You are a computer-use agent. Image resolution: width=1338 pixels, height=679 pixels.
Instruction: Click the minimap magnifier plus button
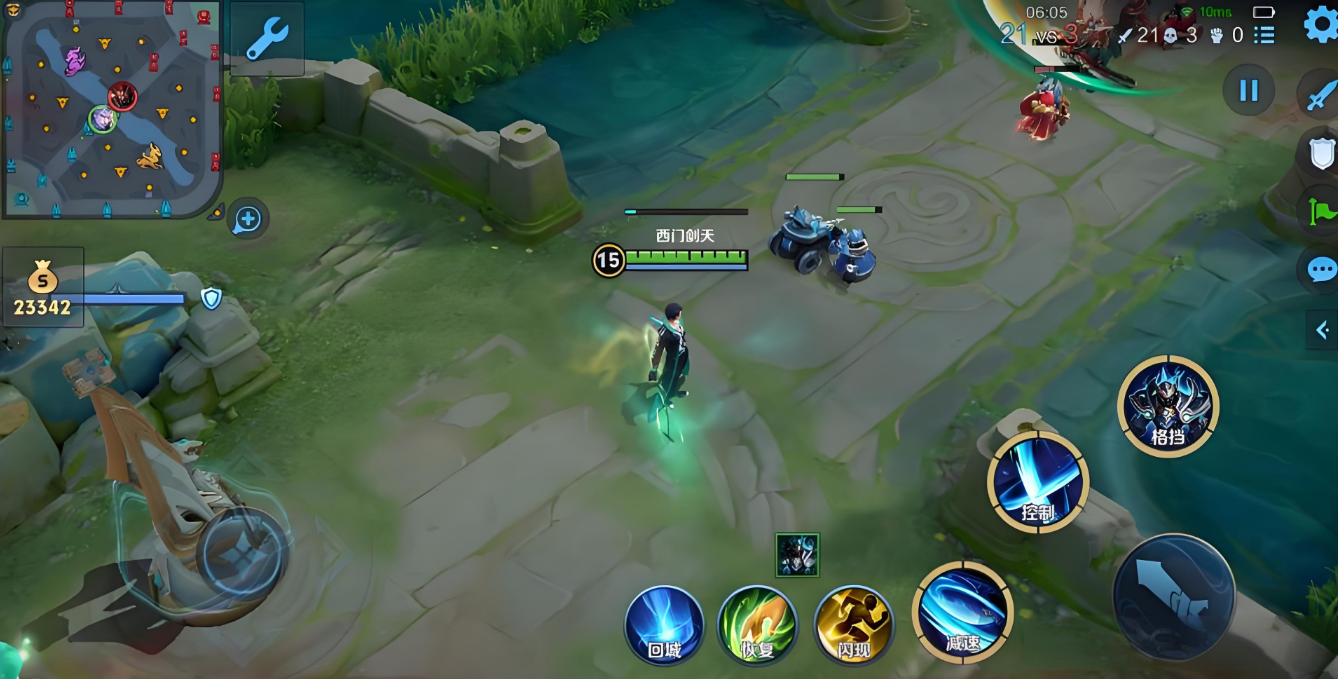tap(247, 219)
